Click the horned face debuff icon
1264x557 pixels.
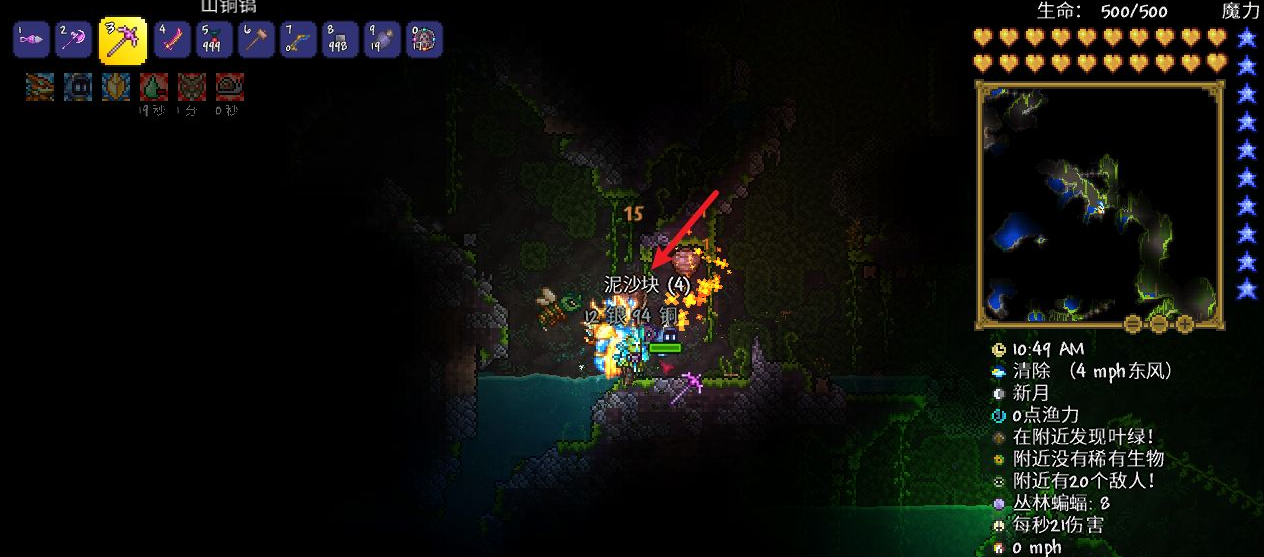click(x=192, y=87)
